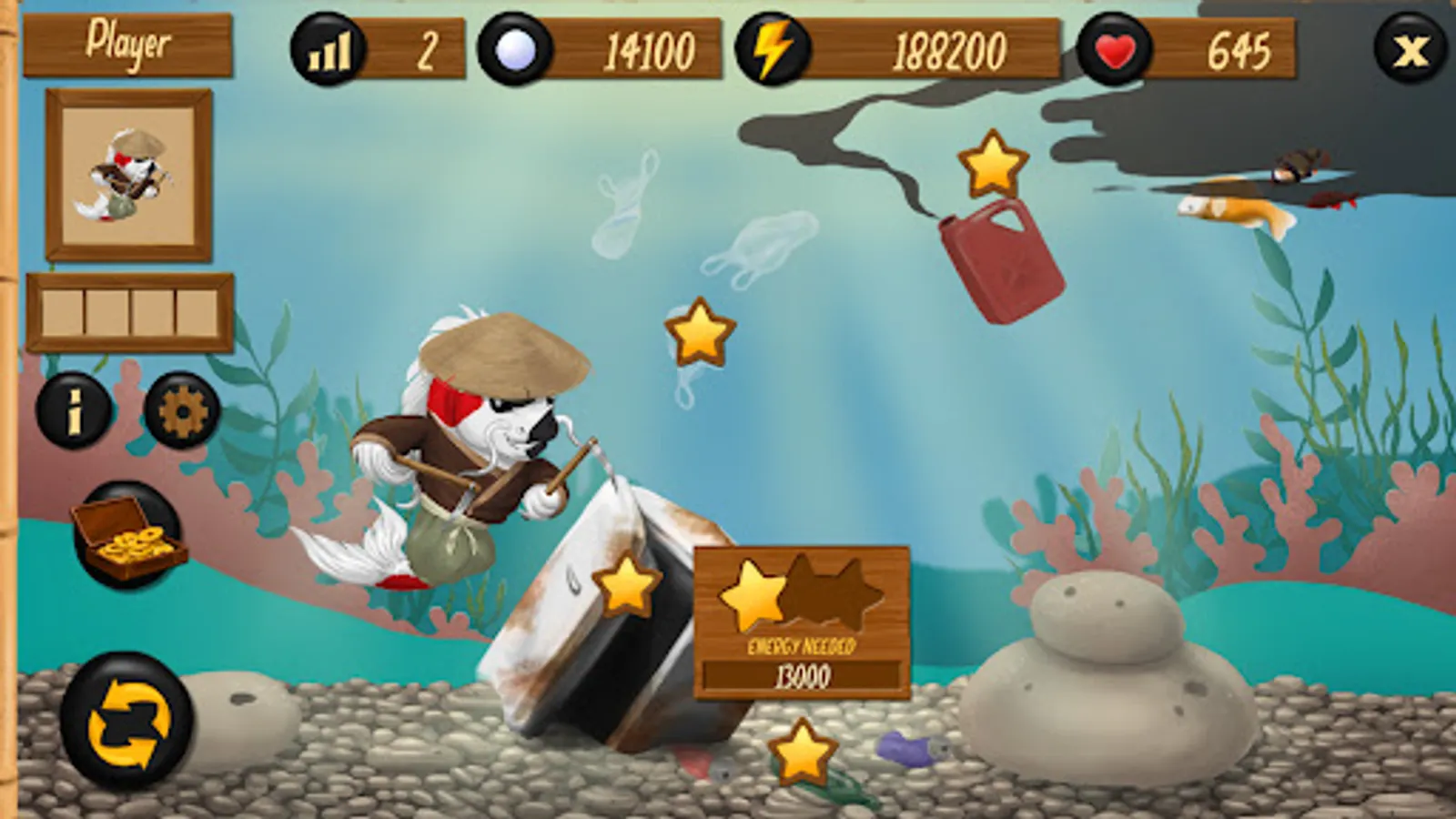Click the Player name plaque
Screen dimensions: 1456x819
pyautogui.click(x=128, y=40)
